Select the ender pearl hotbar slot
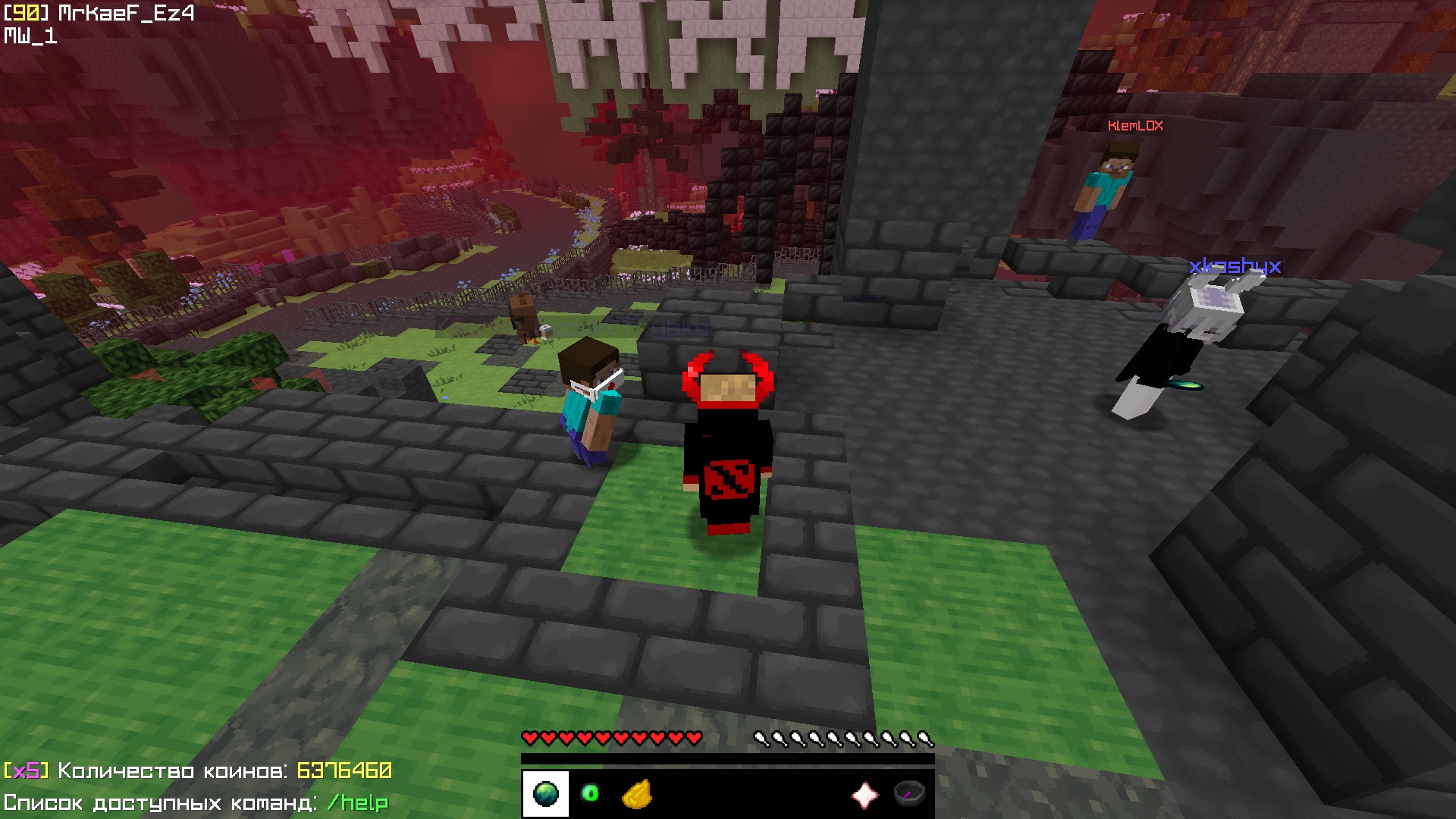 point(545,794)
